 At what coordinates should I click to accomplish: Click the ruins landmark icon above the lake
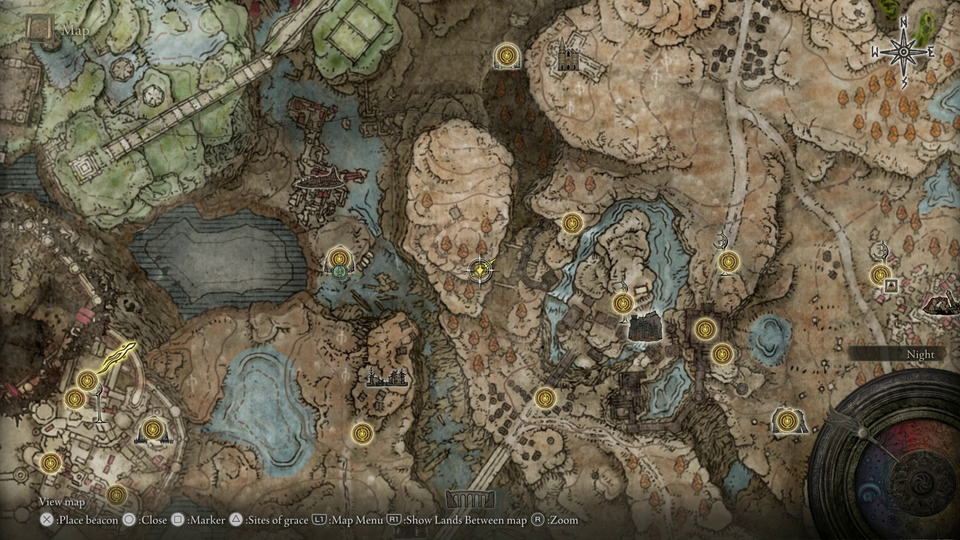[391, 376]
